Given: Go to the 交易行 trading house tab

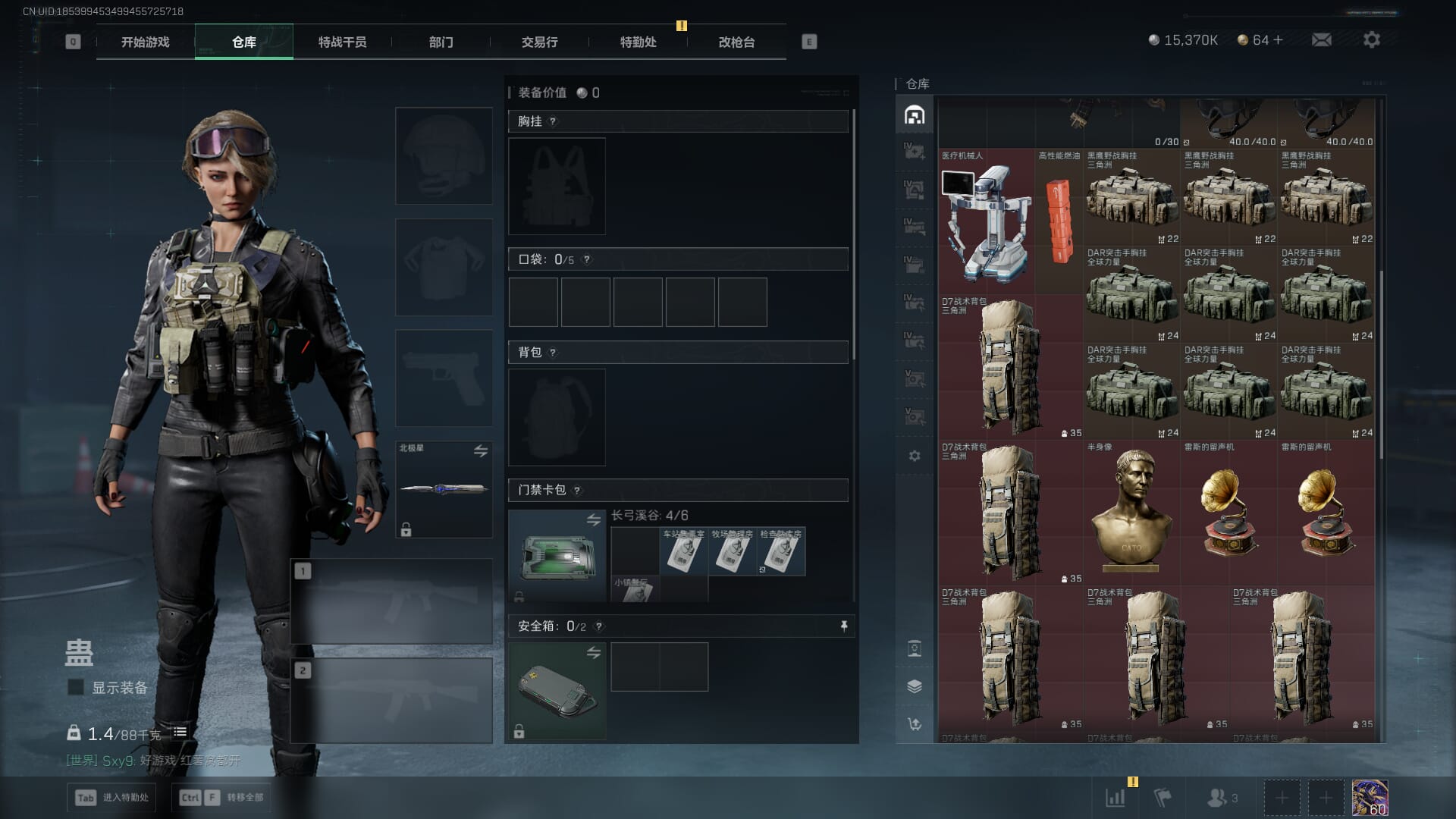Looking at the screenshot, I should [x=539, y=42].
